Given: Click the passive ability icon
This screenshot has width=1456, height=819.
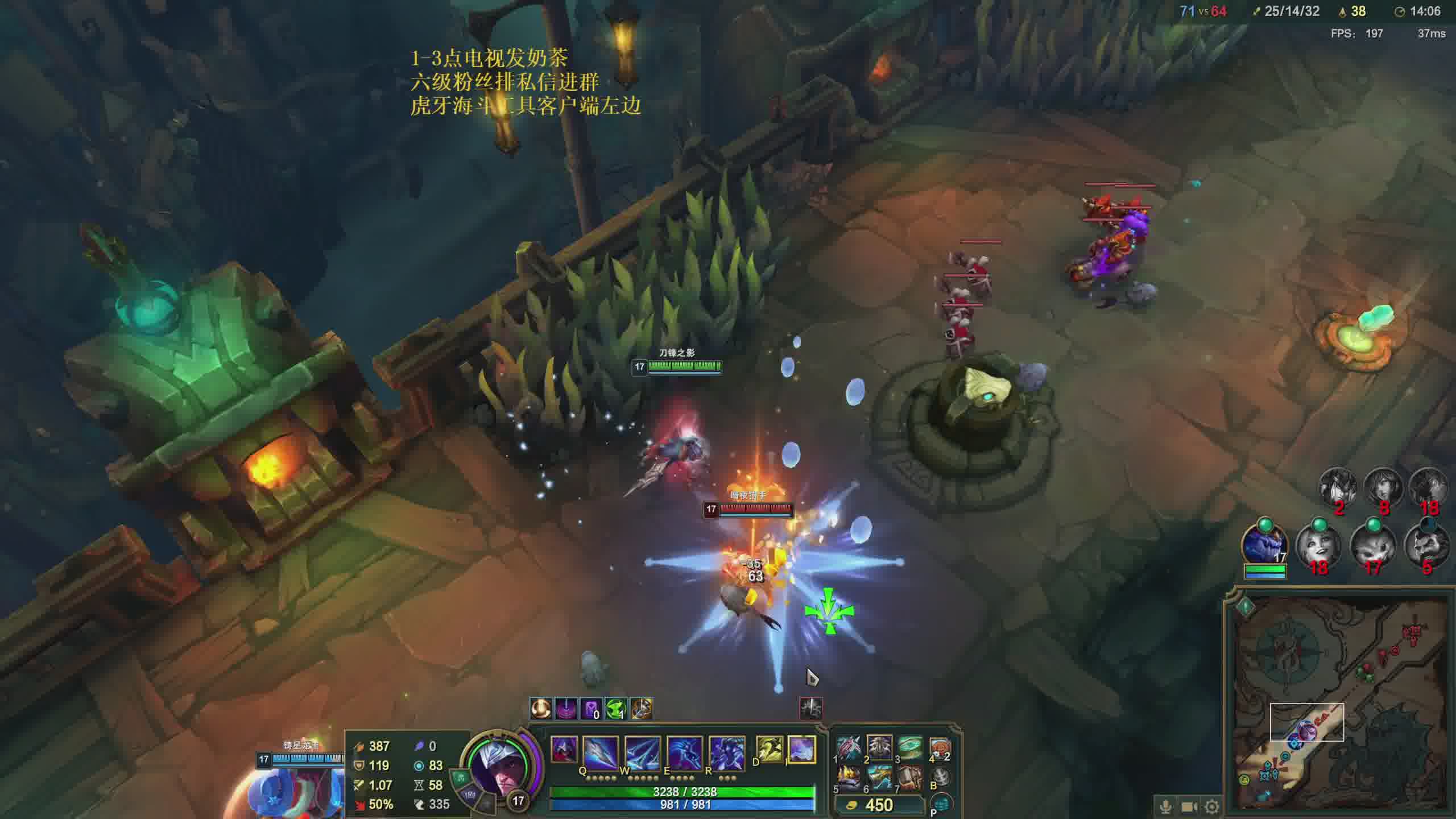Looking at the screenshot, I should click(x=564, y=750).
